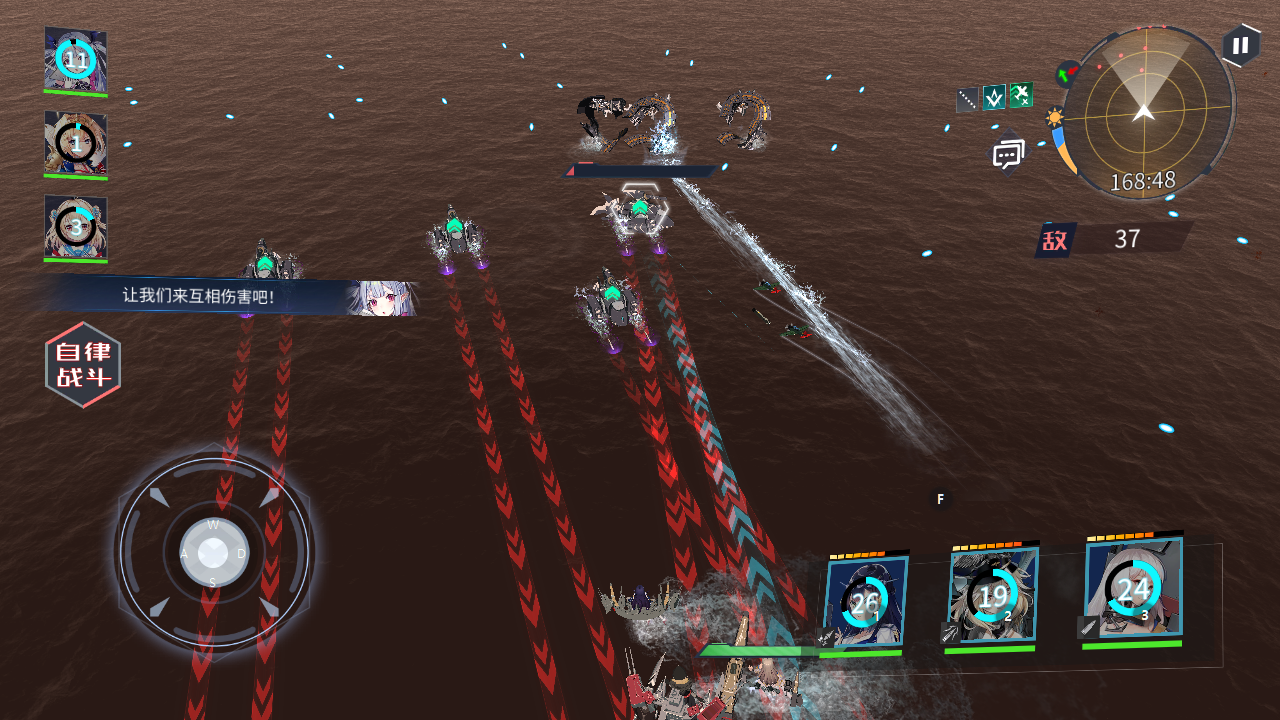Activate the dark-haired girl skill showing 26
Screen dimensions: 1280x720
[865, 602]
